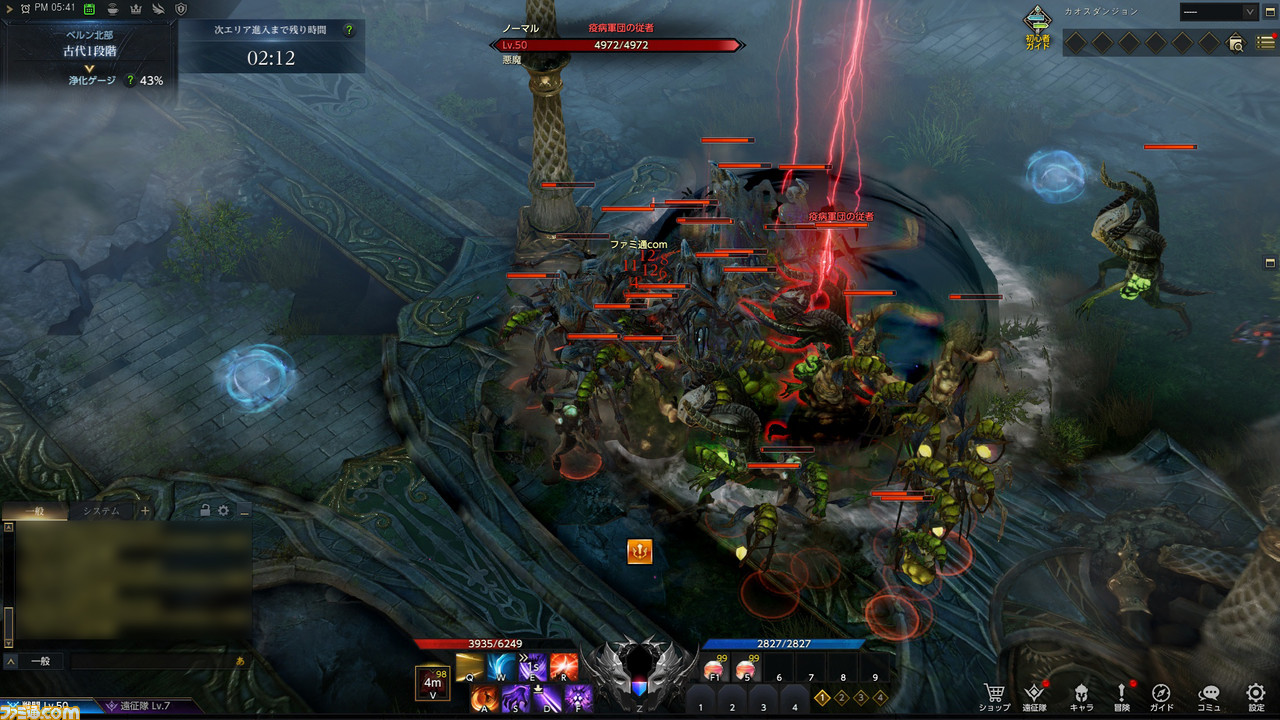Open the キャラ character menu
This screenshot has width=1280, height=720.
pyautogui.click(x=1081, y=694)
